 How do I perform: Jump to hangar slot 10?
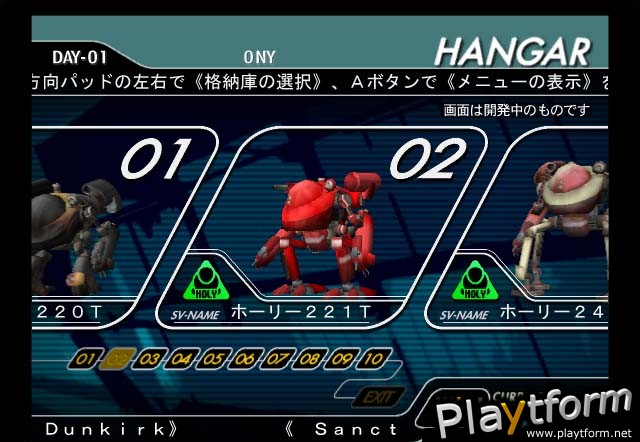[375, 357]
